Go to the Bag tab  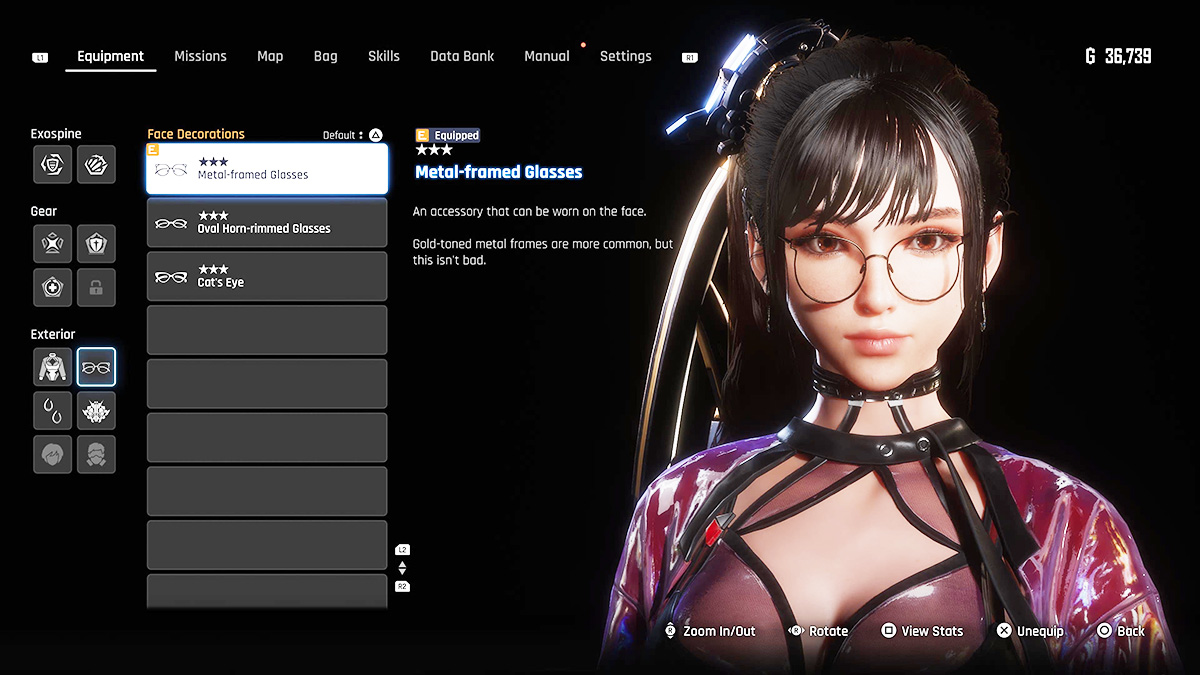pyautogui.click(x=325, y=56)
